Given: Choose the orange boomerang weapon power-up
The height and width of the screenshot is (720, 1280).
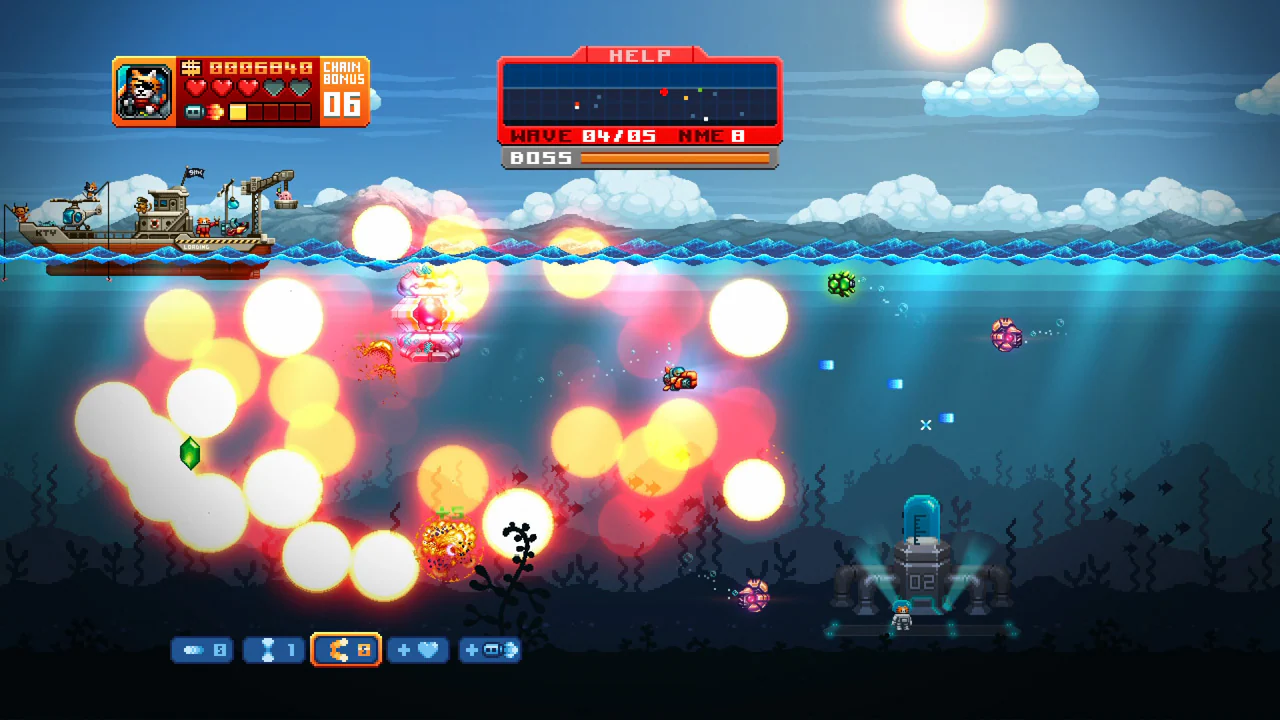Looking at the screenshot, I should [x=346, y=650].
